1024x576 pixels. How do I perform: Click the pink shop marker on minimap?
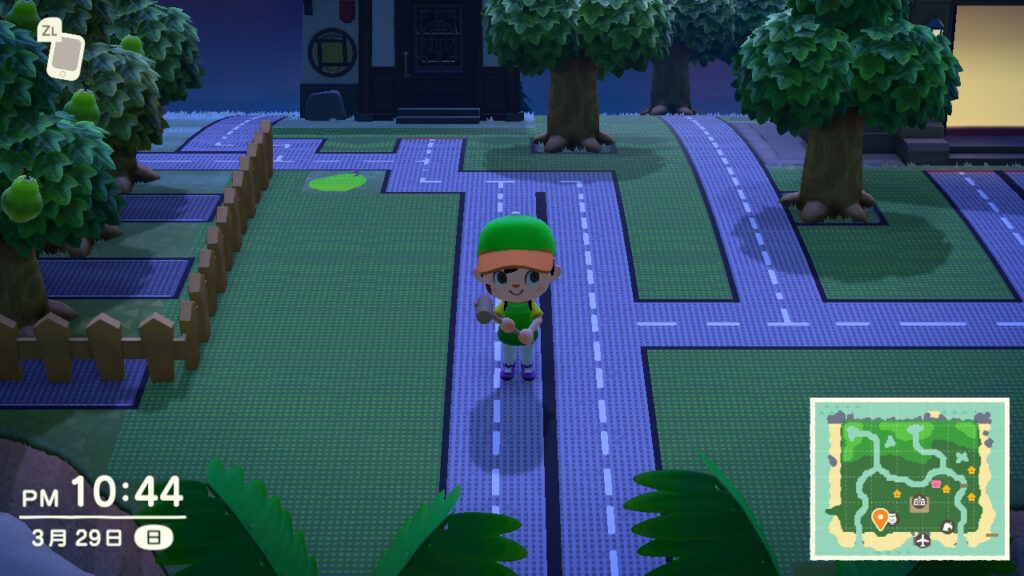(937, 484)
